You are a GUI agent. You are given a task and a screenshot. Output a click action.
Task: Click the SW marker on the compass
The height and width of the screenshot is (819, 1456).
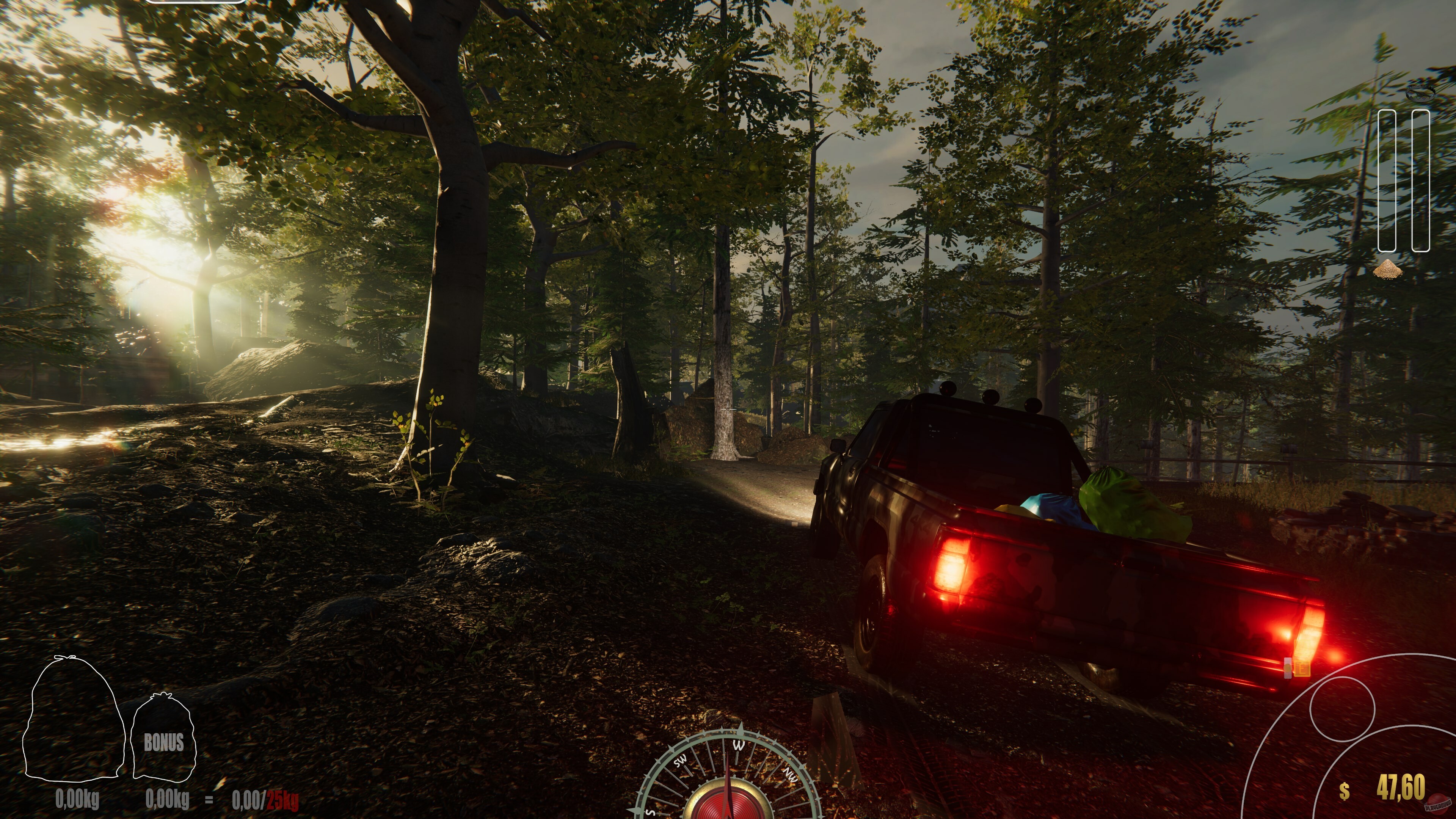click(681, 761)
